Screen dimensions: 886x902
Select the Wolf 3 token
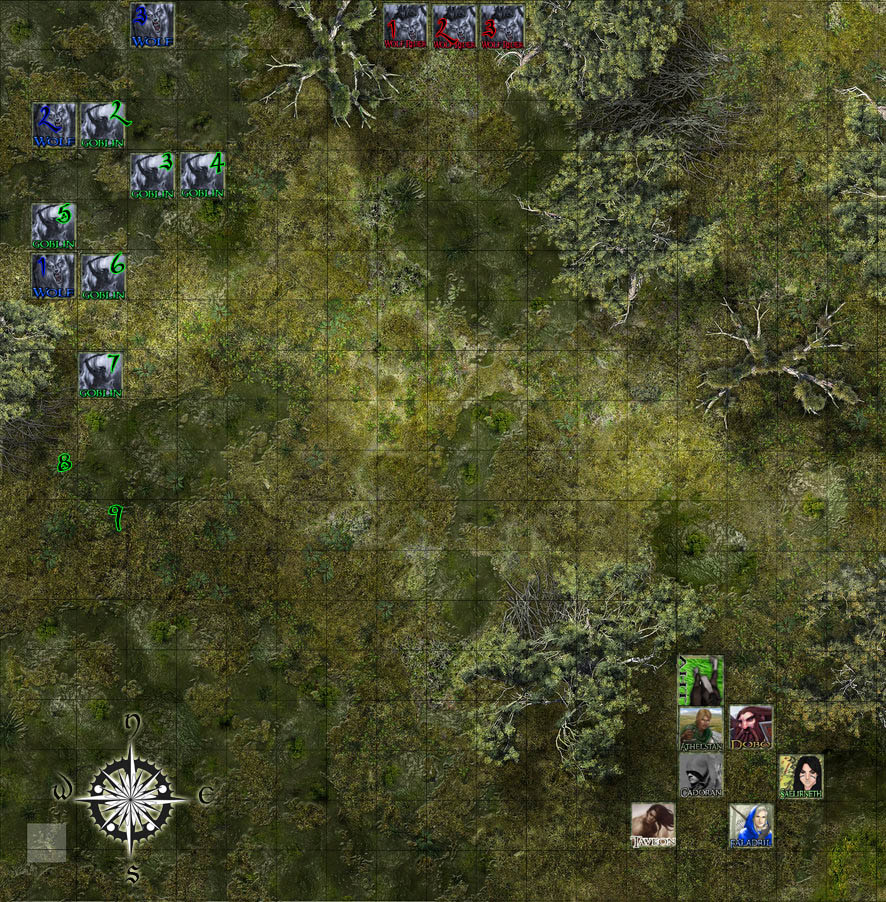152,24
